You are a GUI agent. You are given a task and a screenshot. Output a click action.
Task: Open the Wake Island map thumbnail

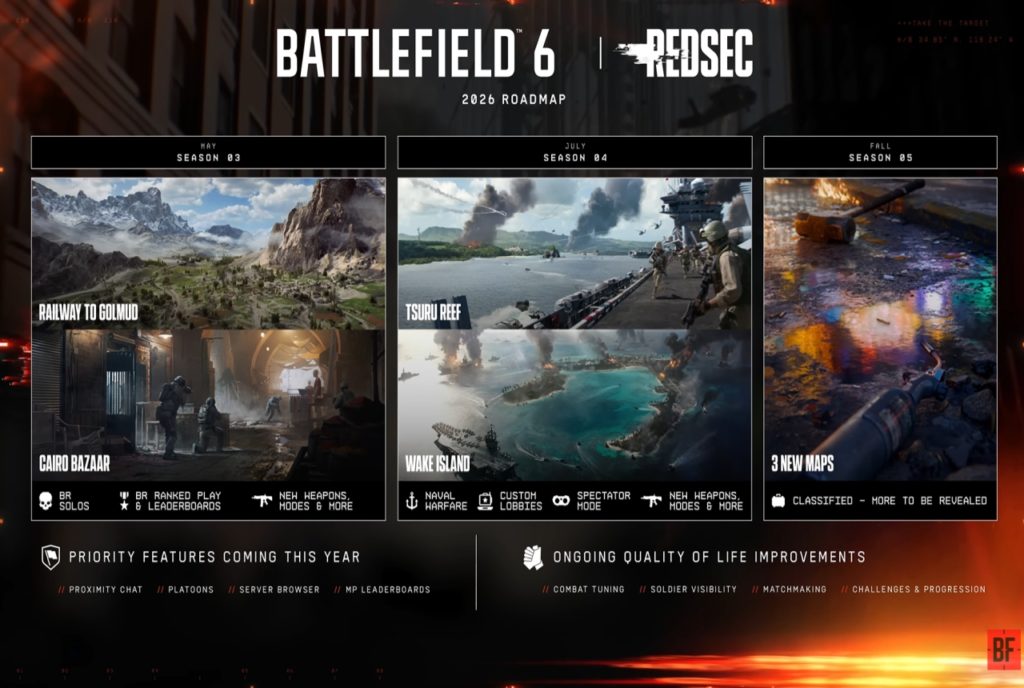(x=574, y=405)
